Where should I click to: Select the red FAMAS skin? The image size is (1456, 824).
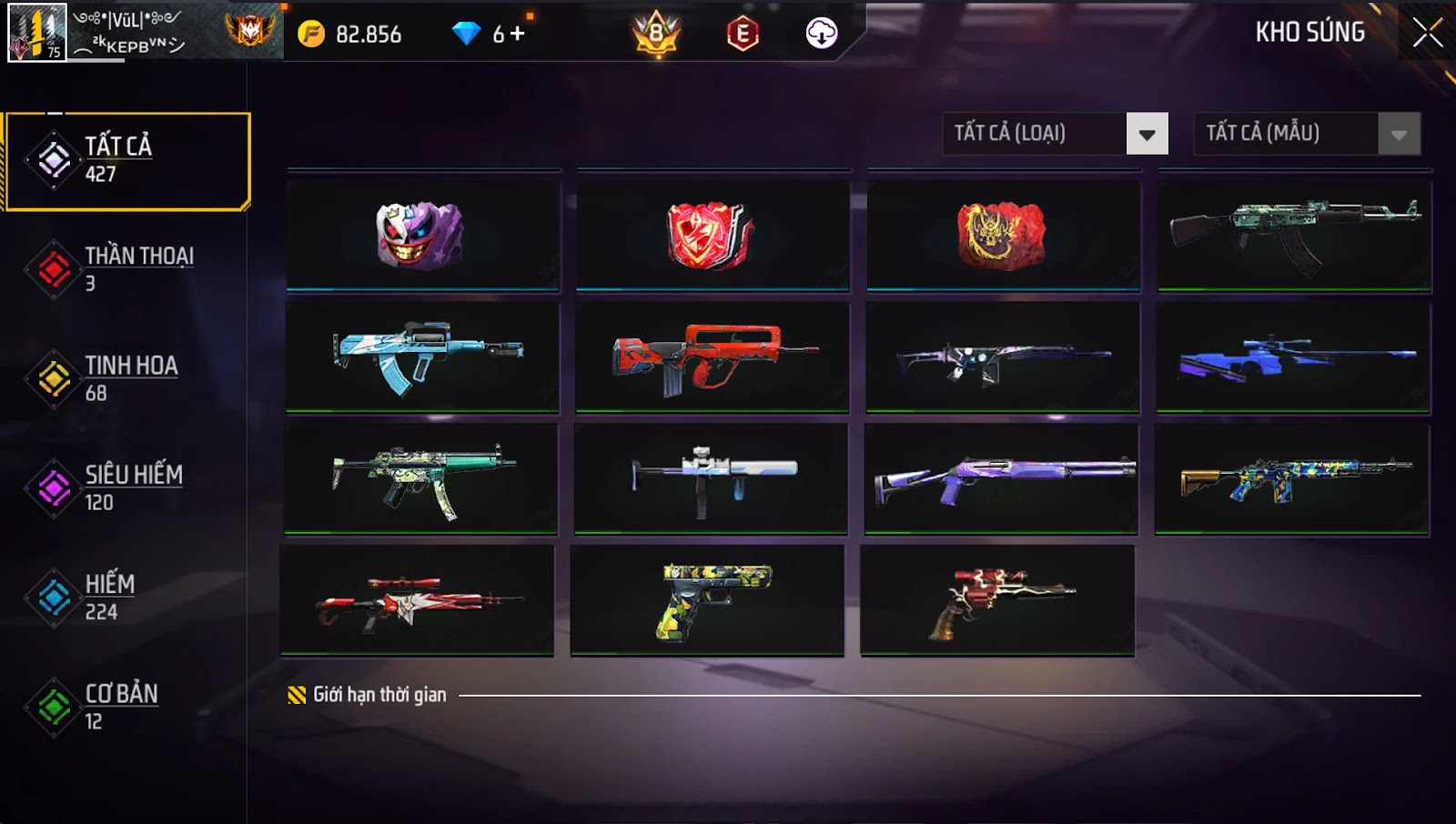(712, 357)
